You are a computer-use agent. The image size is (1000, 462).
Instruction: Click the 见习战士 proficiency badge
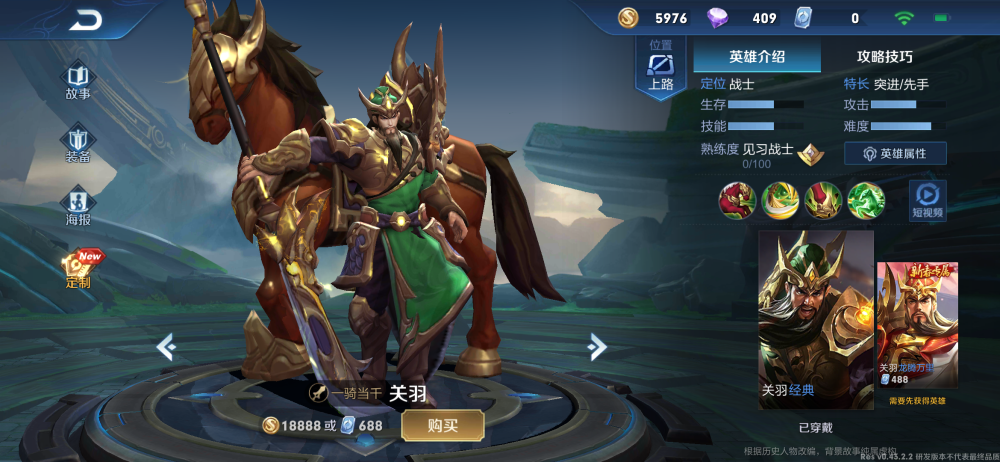pyautogui.click(x=810, y=153)
